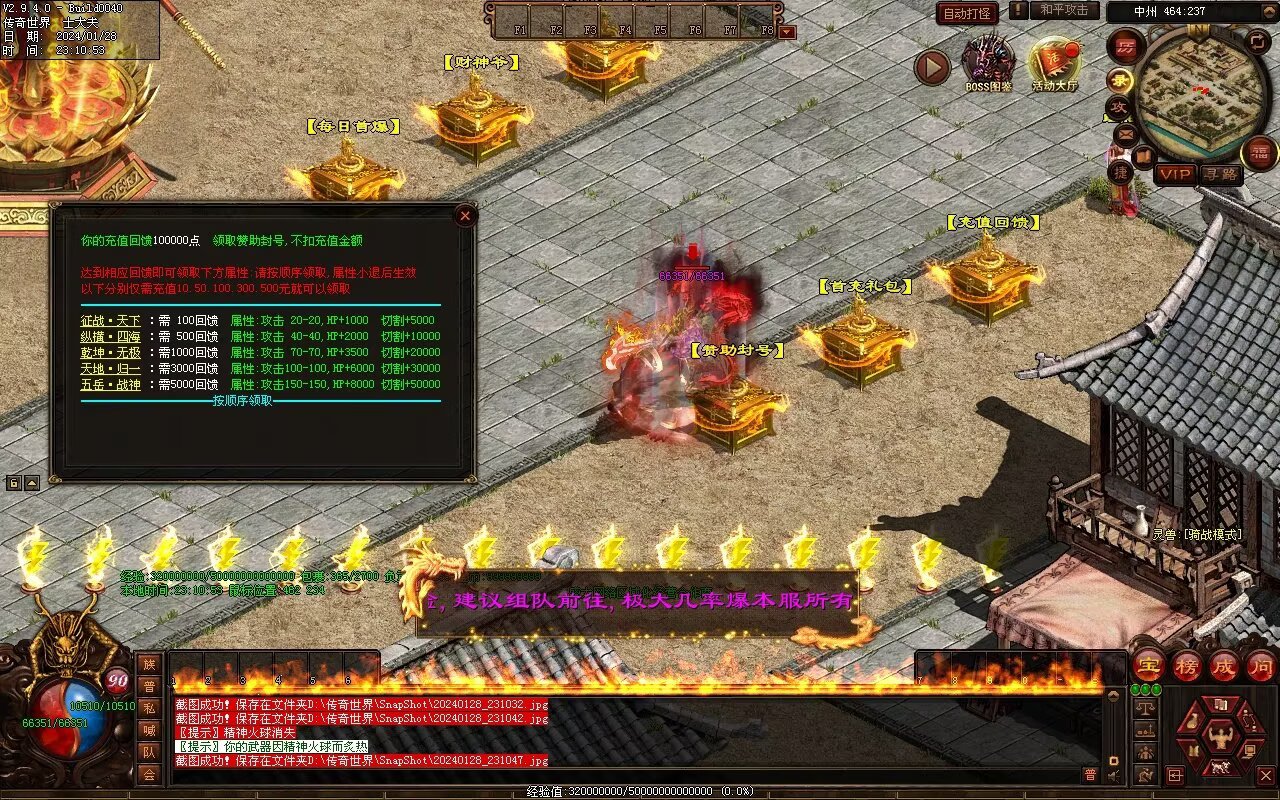Switch to the 队 team chat channel

[149, 752]
